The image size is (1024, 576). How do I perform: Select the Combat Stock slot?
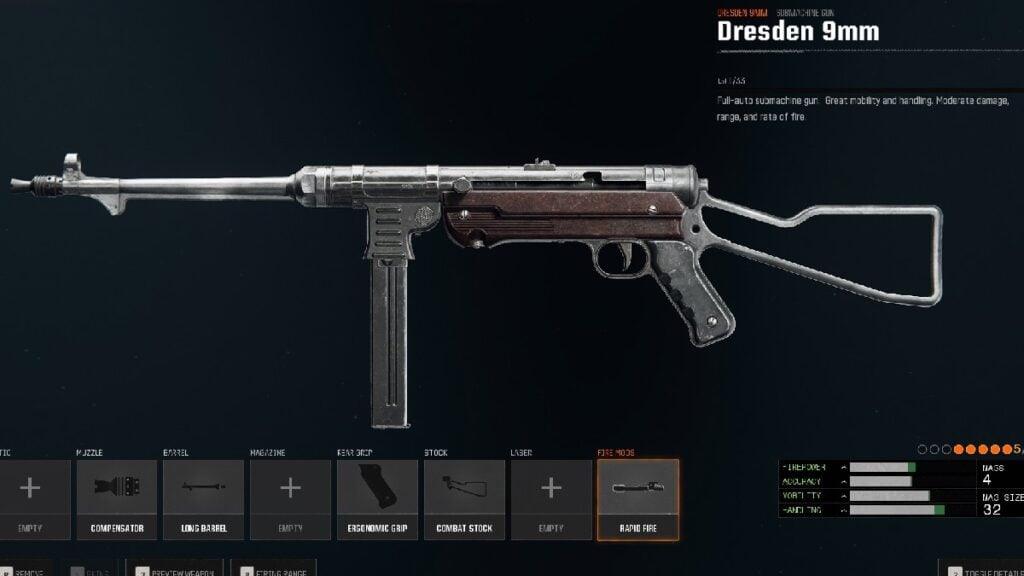[464, 499]
